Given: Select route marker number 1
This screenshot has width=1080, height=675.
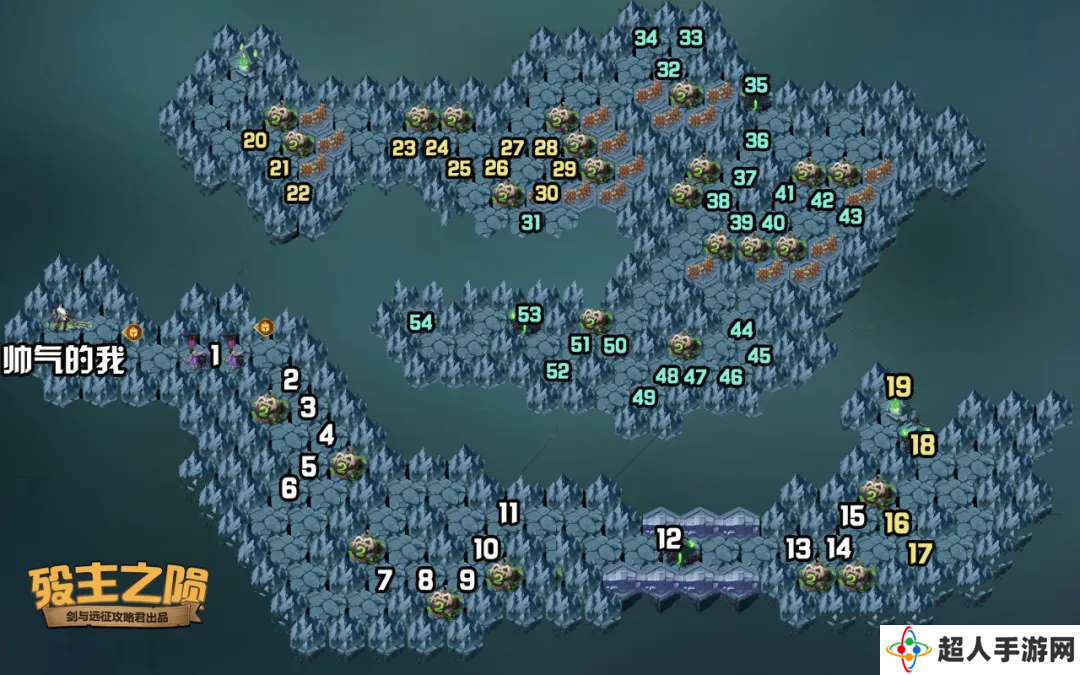Looking at the screenshot, I should tap(214, 355).
